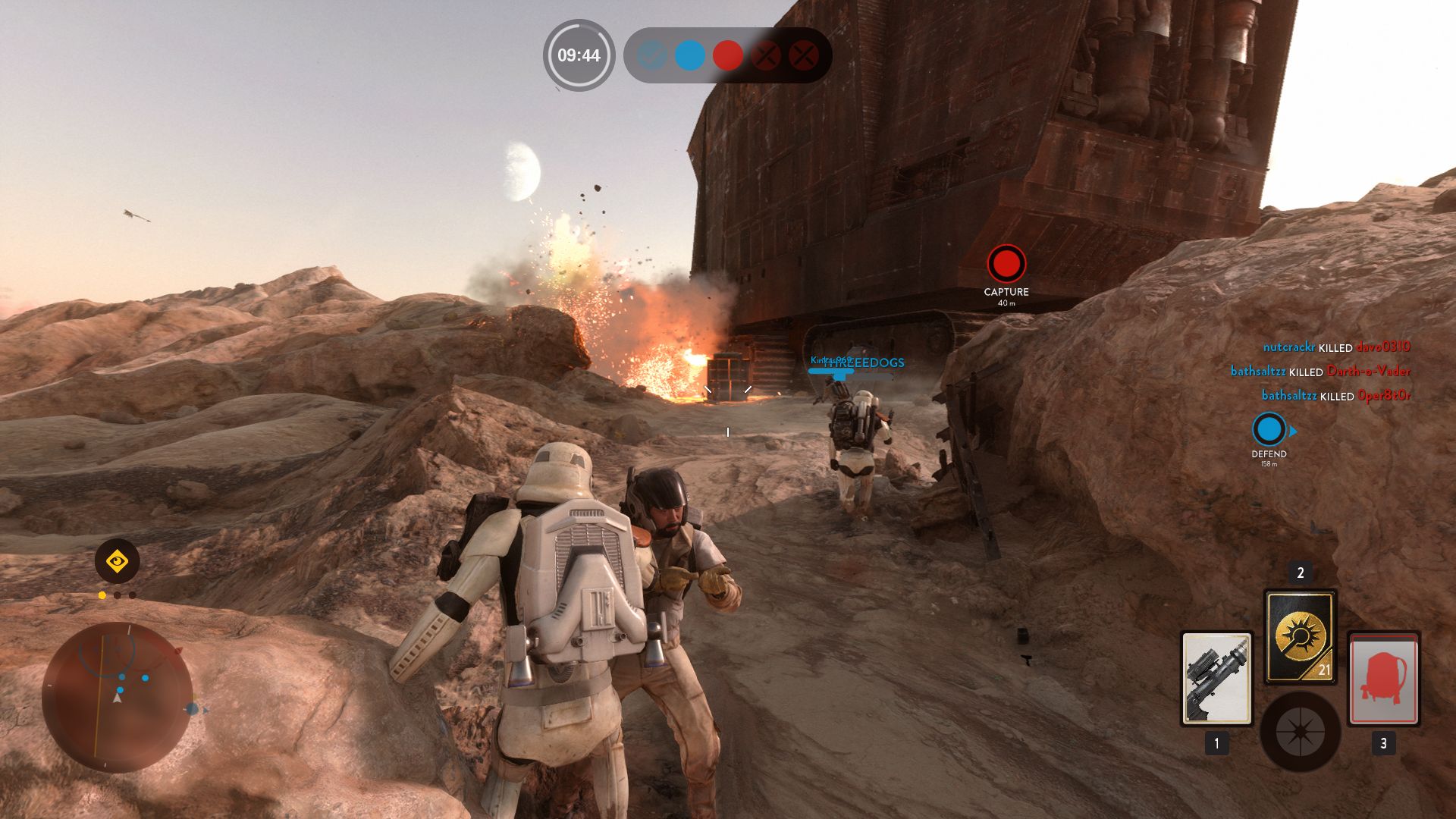Activate the gold charged star card
Image resolution: width=1456 pixels, height=819 pixels.
point(1300,637)
